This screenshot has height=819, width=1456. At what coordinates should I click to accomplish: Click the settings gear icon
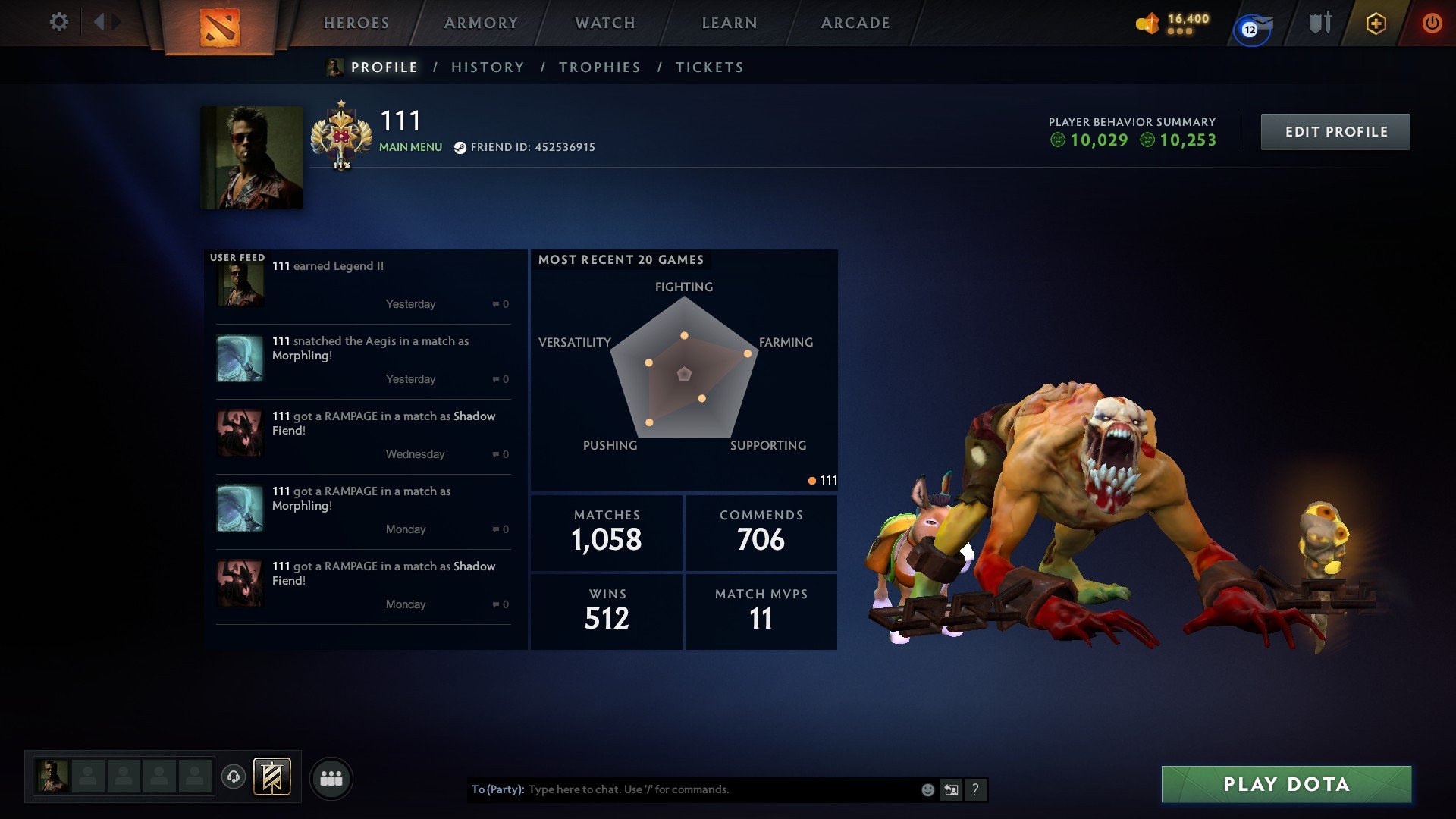point(59,23)
